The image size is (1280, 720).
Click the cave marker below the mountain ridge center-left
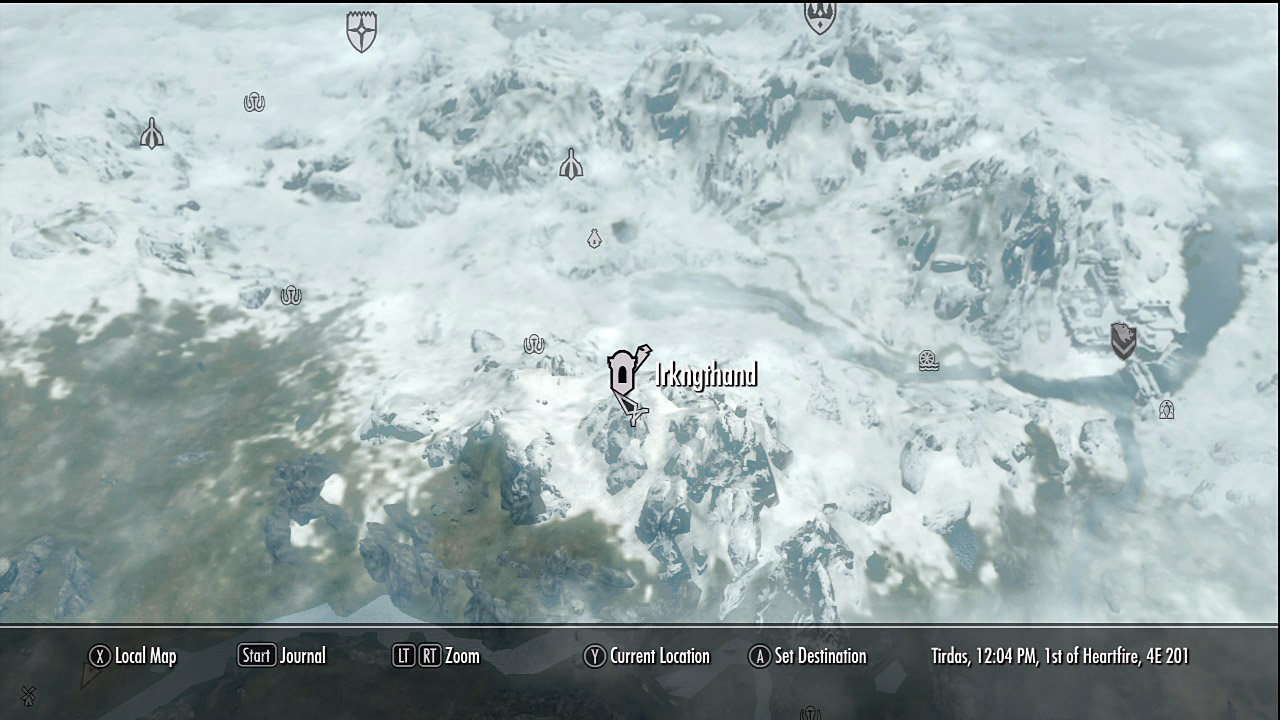click(290, 296)
